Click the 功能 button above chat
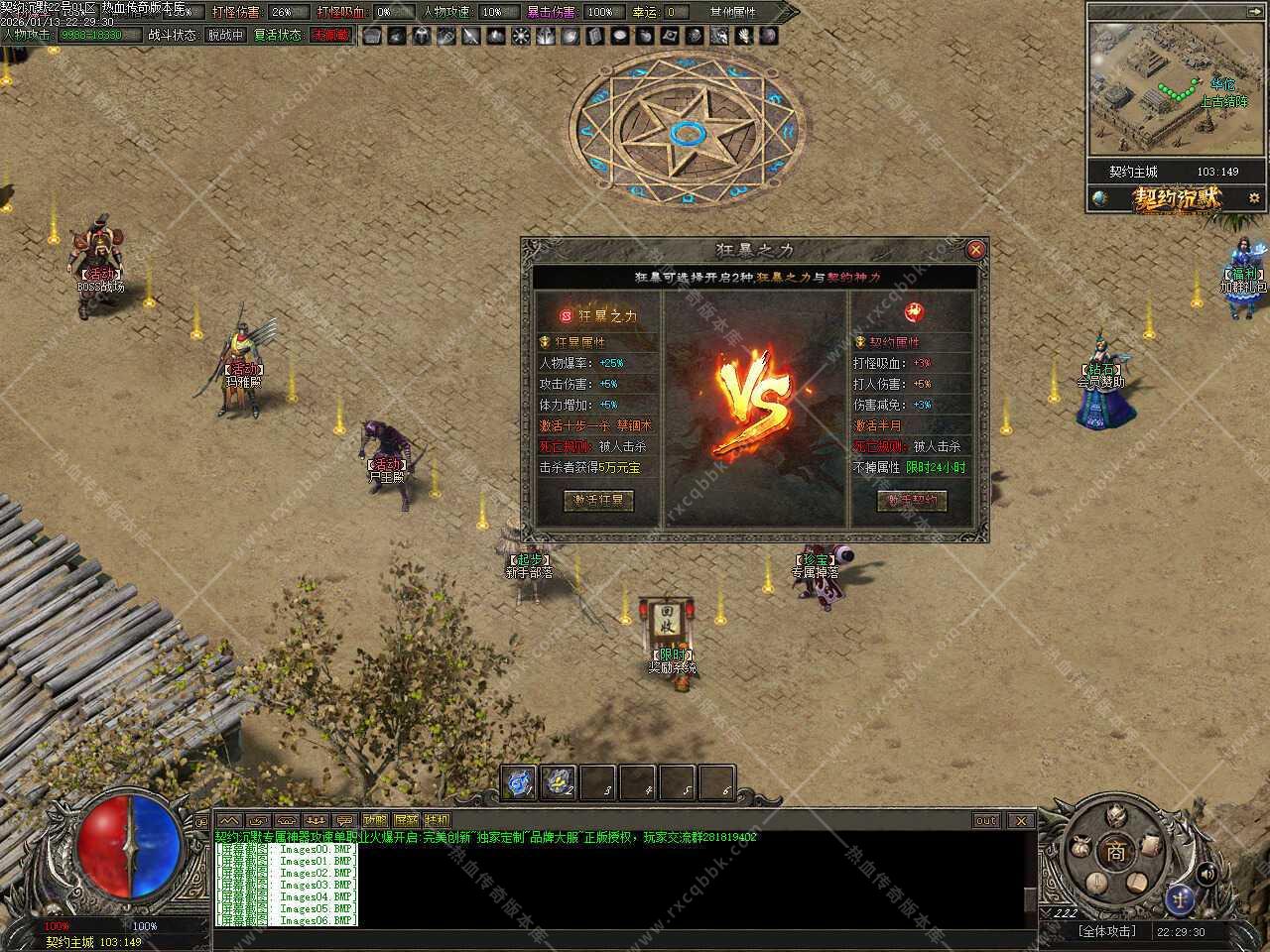This screenshot has height=952, width=1270. (x=375, y=820)
